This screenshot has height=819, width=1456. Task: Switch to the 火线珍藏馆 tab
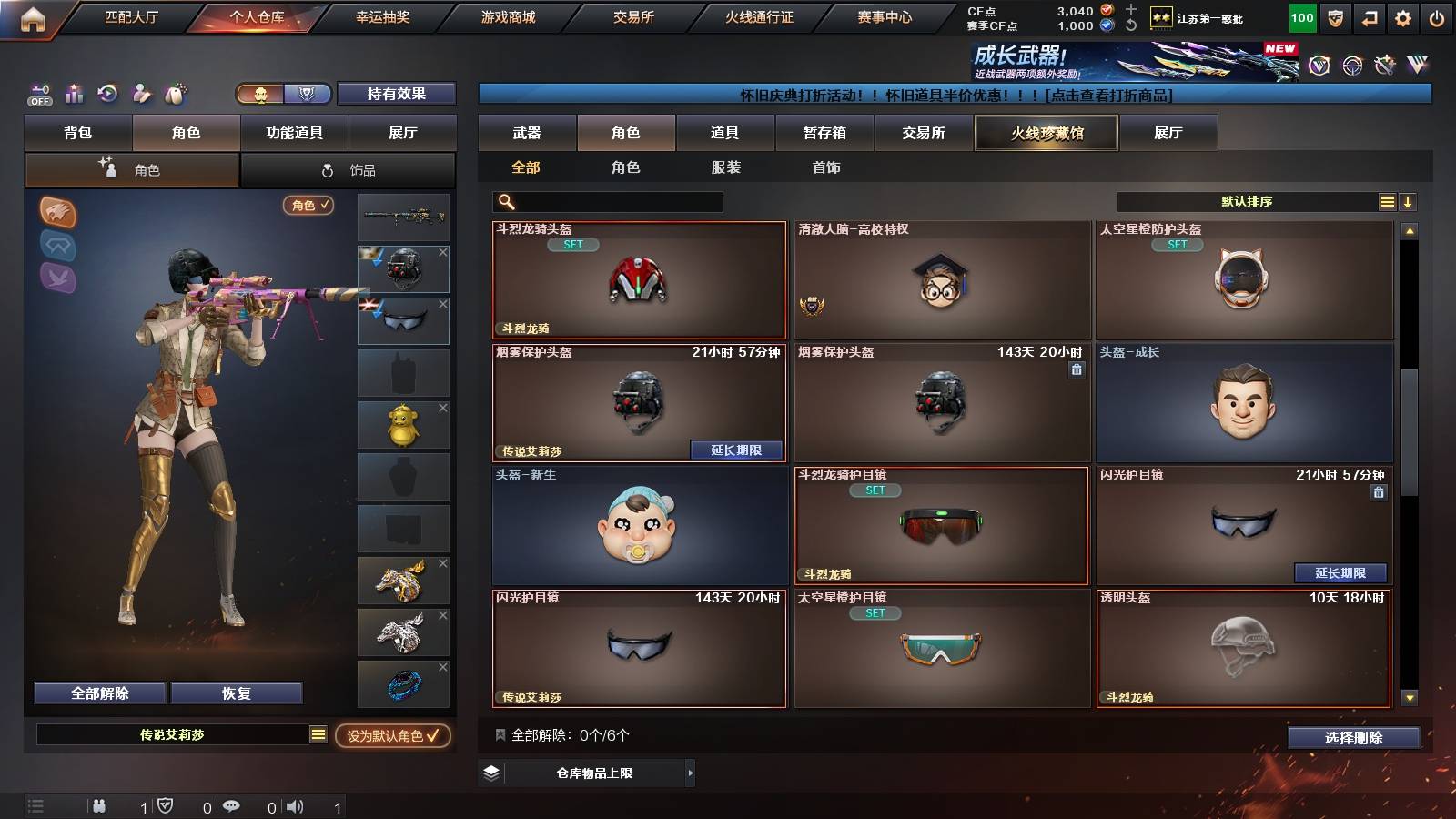pos(1046,133)
